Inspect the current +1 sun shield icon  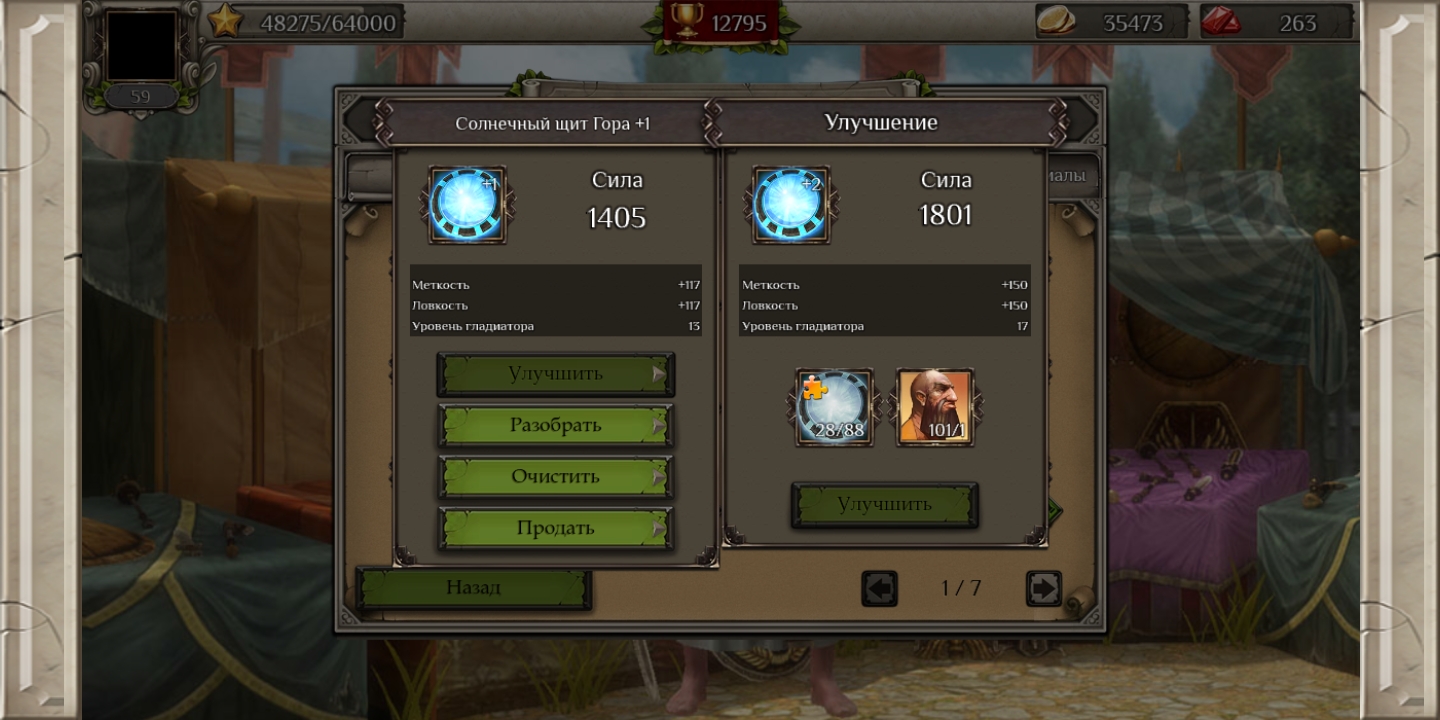coord(467,205)
